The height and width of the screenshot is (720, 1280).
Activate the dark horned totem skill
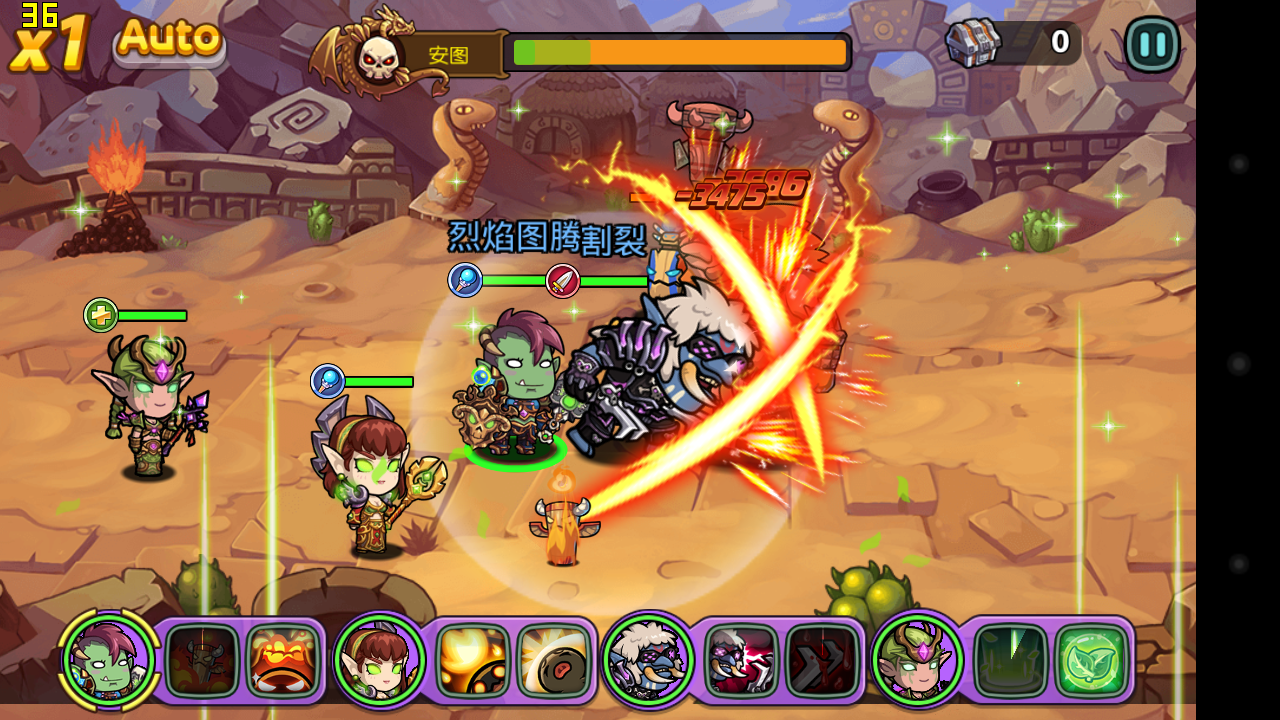(x=202, y=660)
